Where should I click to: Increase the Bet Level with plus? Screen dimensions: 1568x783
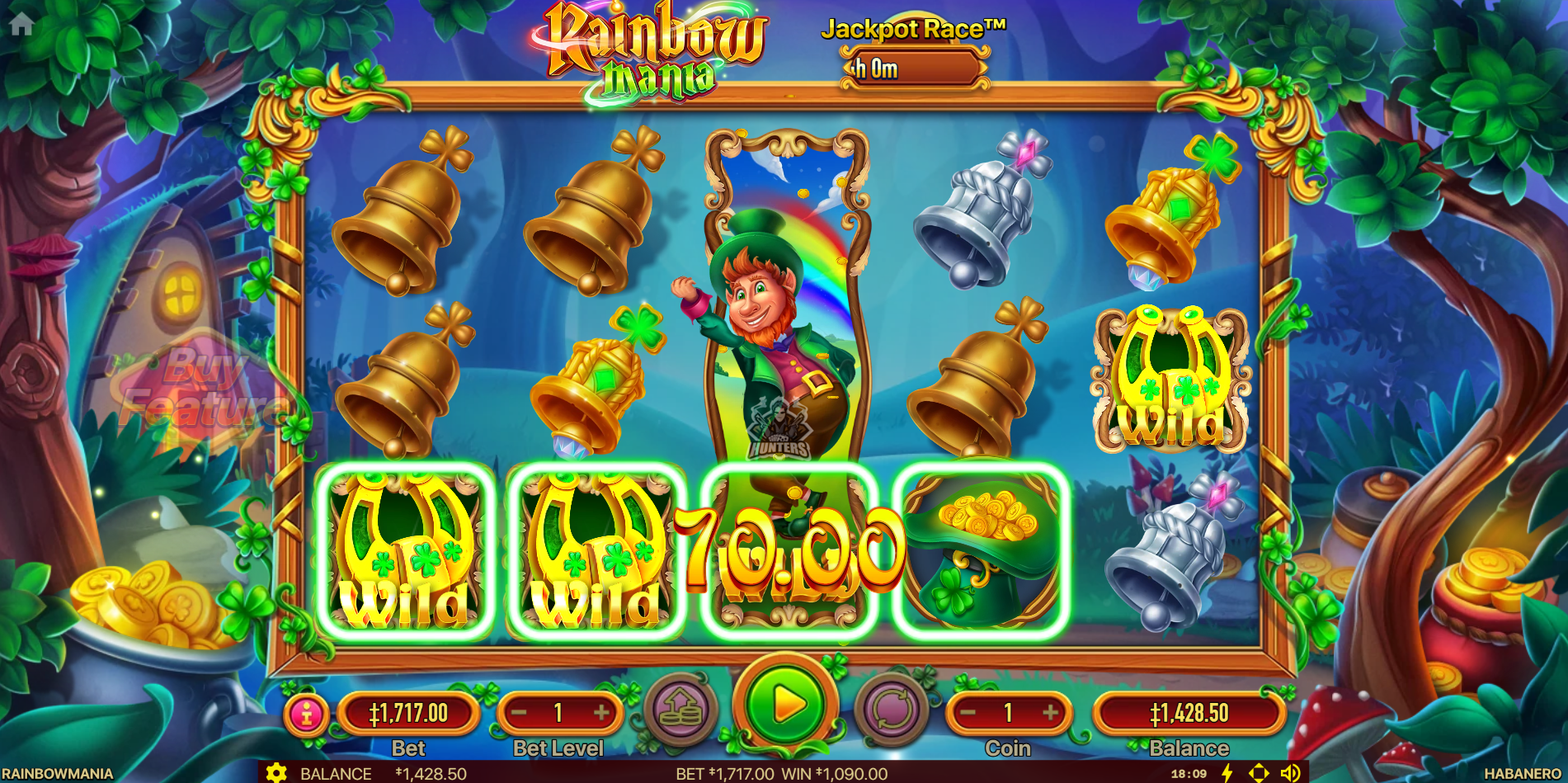pos(601,713)
